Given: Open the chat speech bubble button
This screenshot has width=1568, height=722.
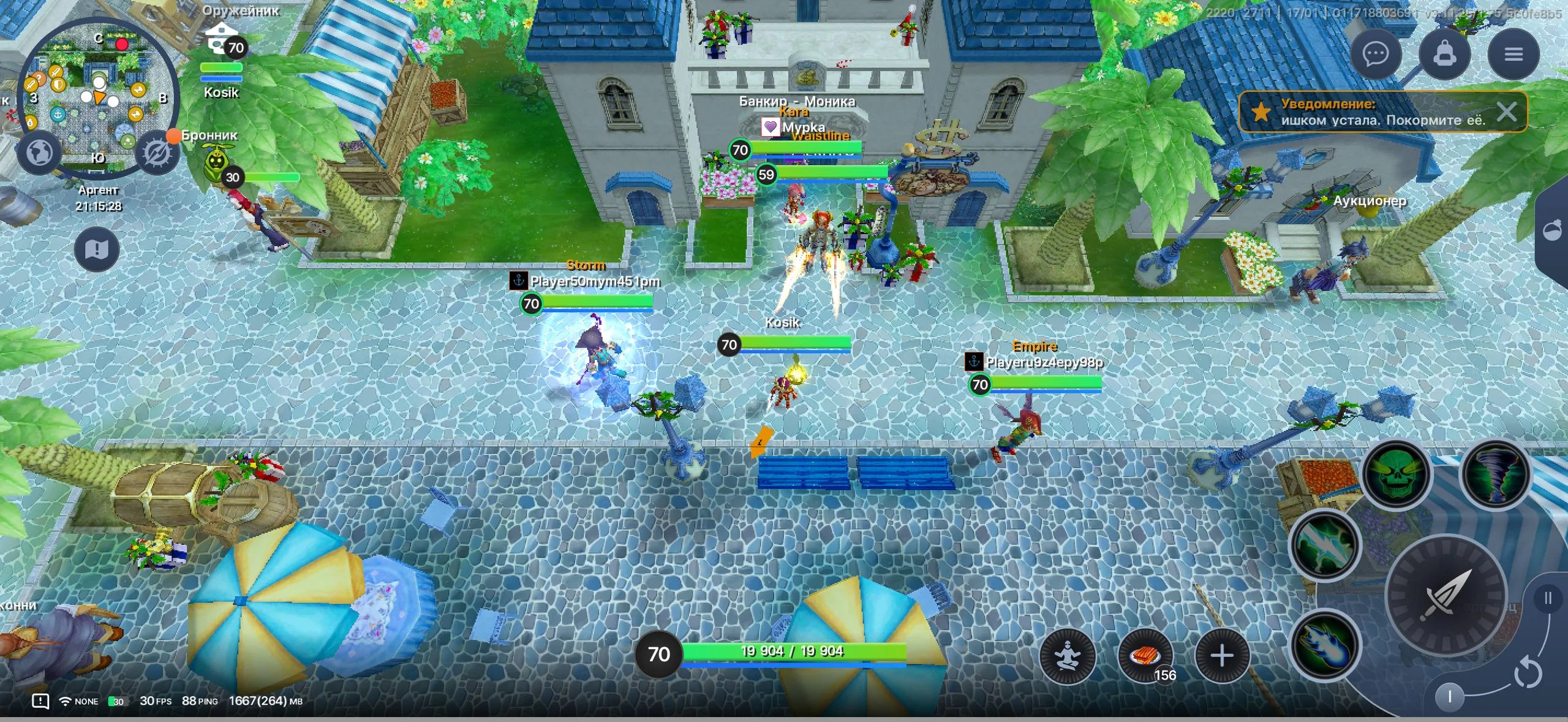Looking at the screenshot, I should 1376,55.
